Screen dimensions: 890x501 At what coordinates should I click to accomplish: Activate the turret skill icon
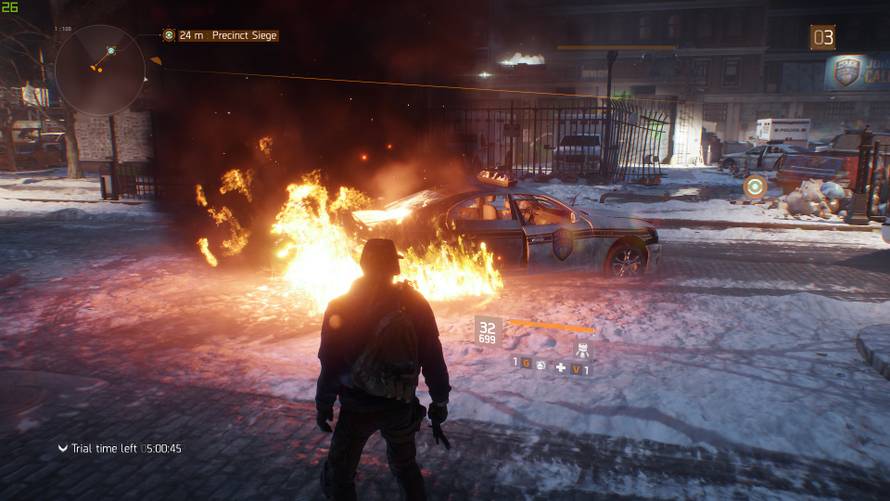click(x=581, y=350)
